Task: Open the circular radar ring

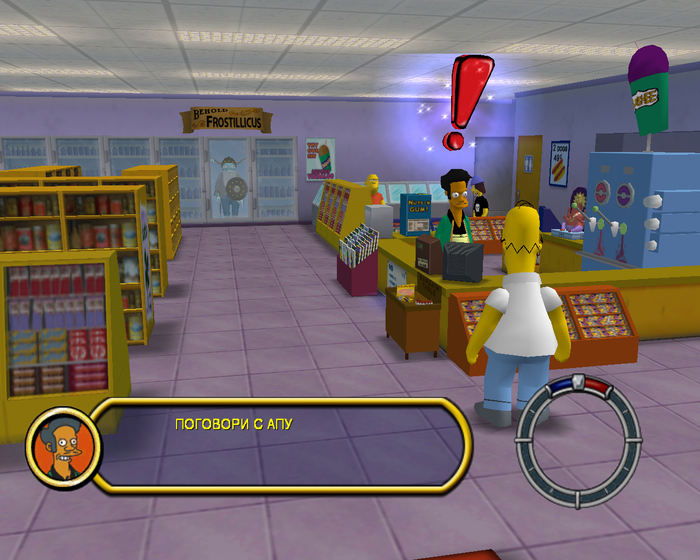Action: 578,441
